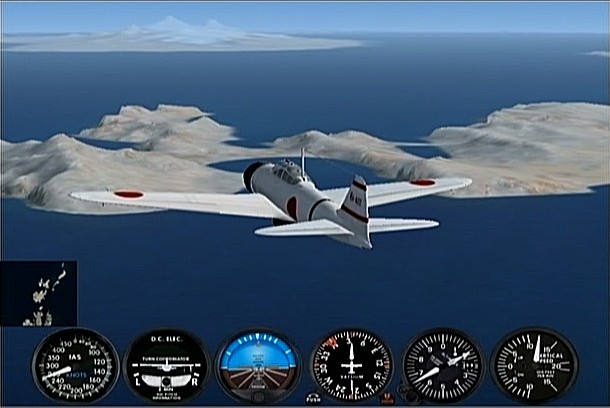
Task: Select the attitude indicator gauge
Action: (x=258, y=365)
